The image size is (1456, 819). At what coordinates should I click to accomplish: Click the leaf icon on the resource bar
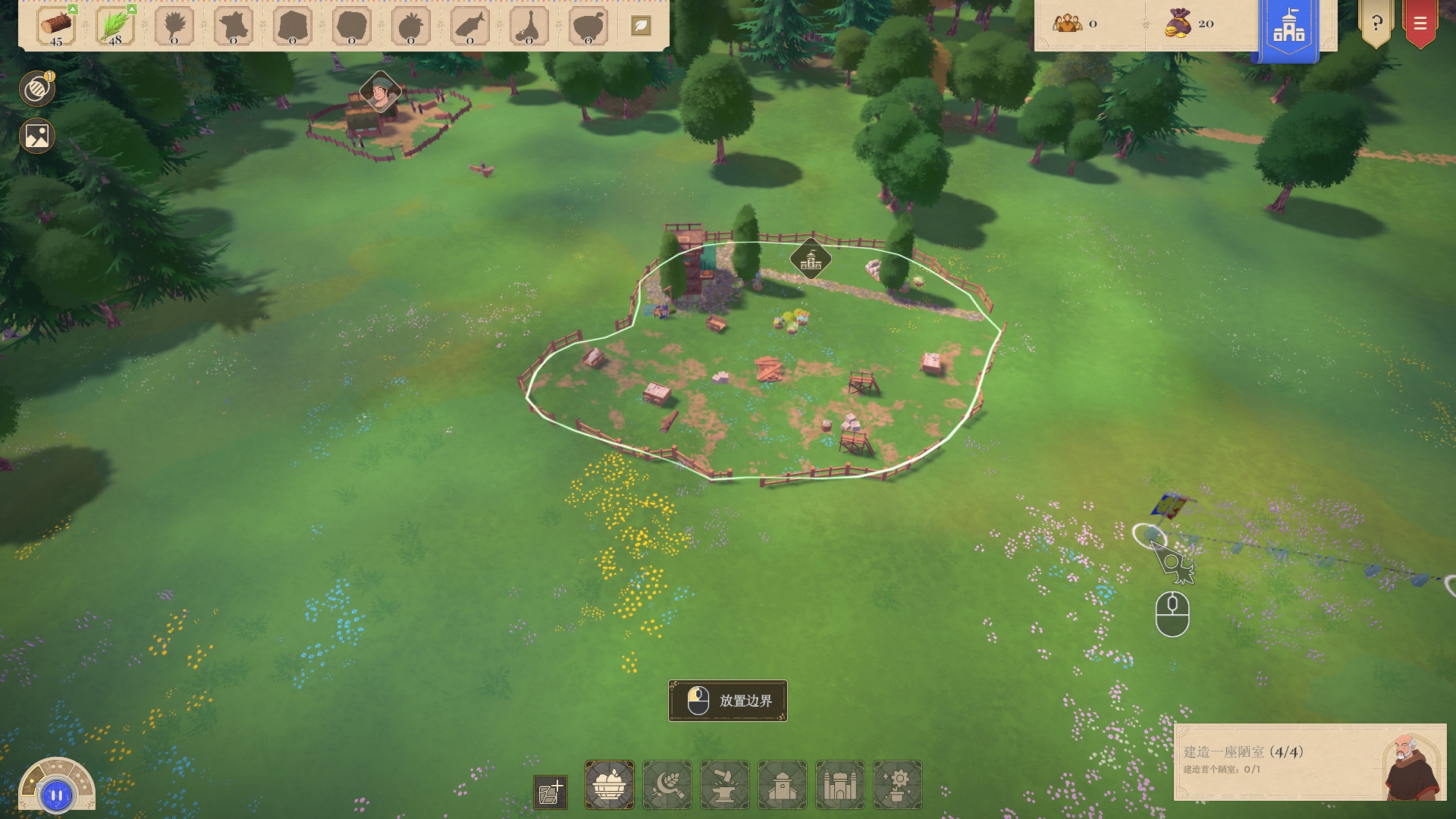[x=641, y=26]
